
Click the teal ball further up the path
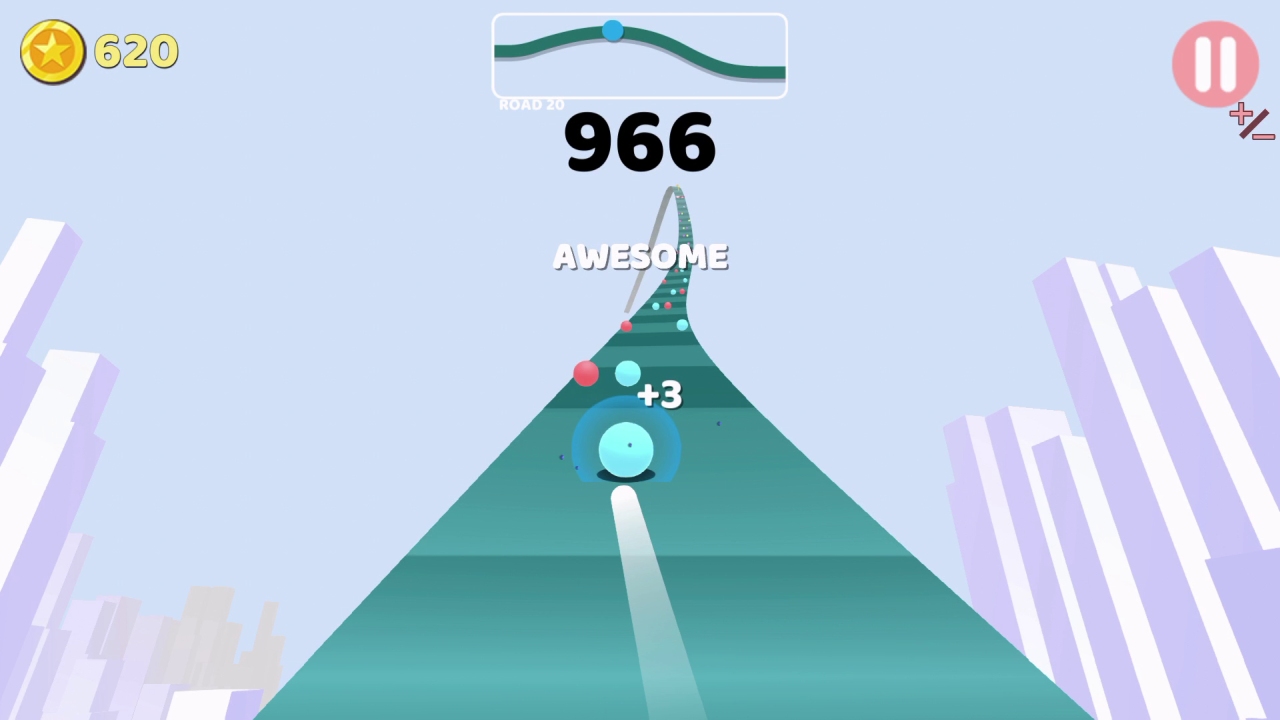coord(682,324)
